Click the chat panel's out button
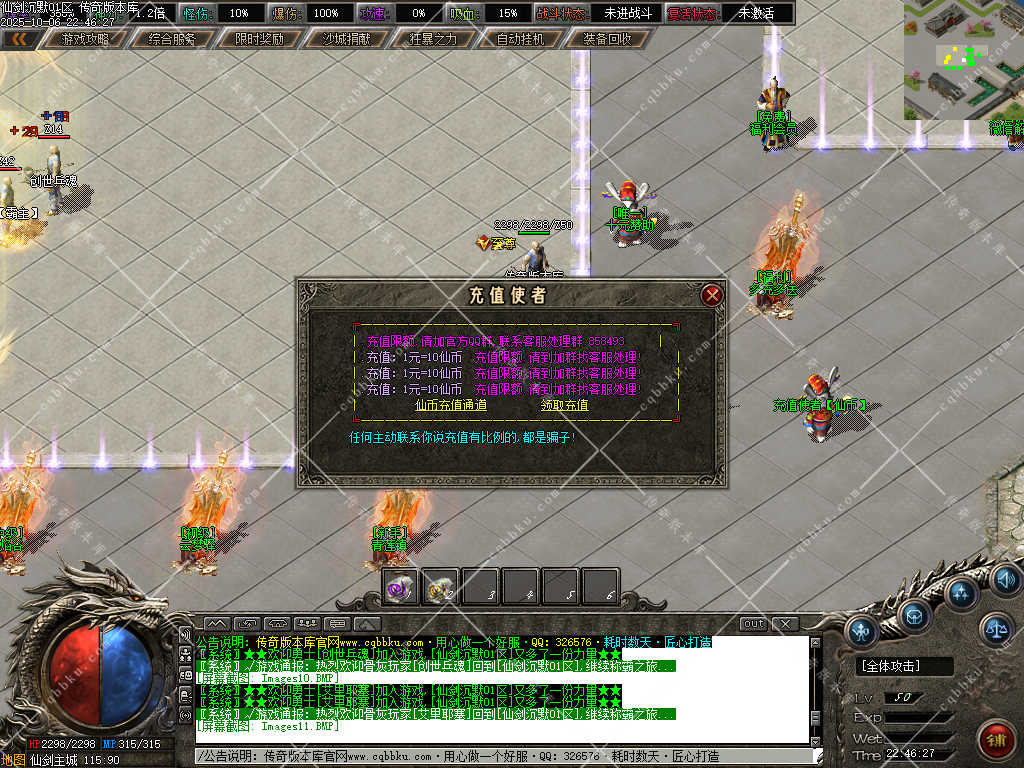Screen dimensions: 1024x768 tap(753, 623)
